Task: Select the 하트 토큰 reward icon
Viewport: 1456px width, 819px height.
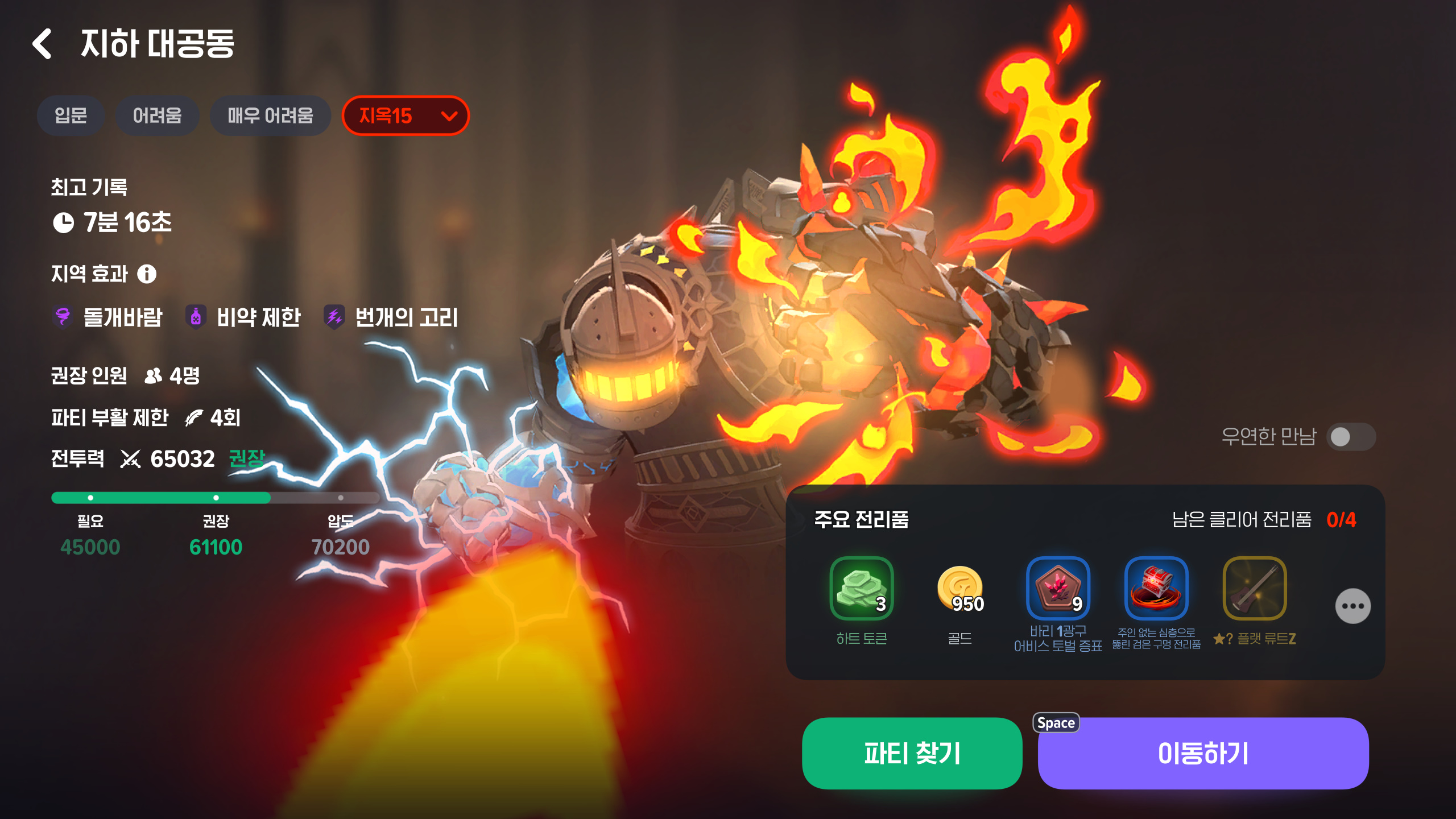Action: point(861,588)
